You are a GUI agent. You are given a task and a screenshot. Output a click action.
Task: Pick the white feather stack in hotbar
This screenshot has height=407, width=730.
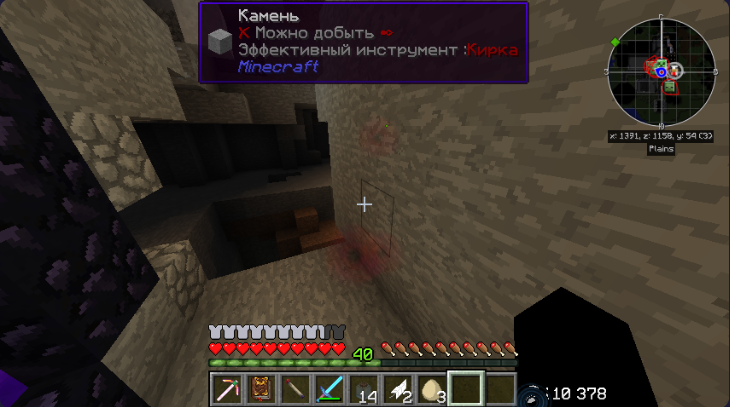pos(398,388)
